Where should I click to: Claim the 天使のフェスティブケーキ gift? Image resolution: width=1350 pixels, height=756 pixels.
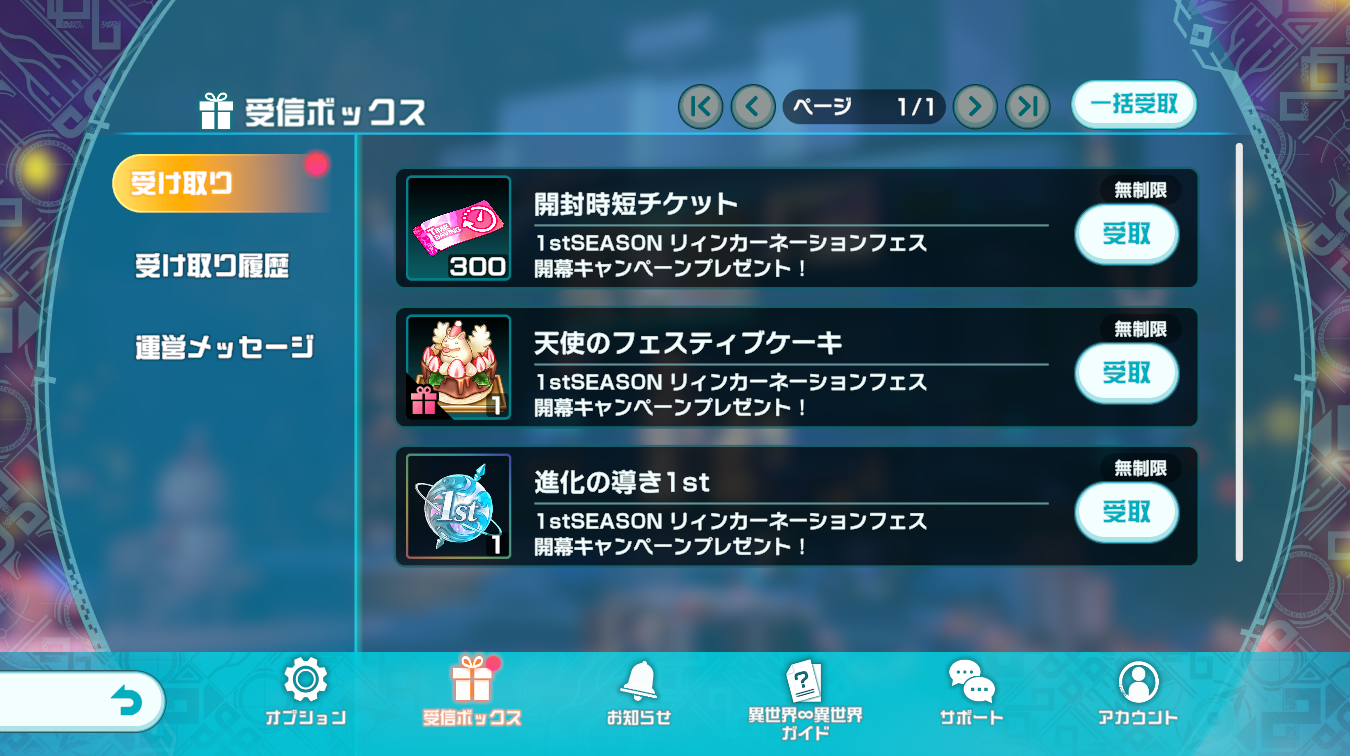pyautogui.click(x=1126, y=374)
